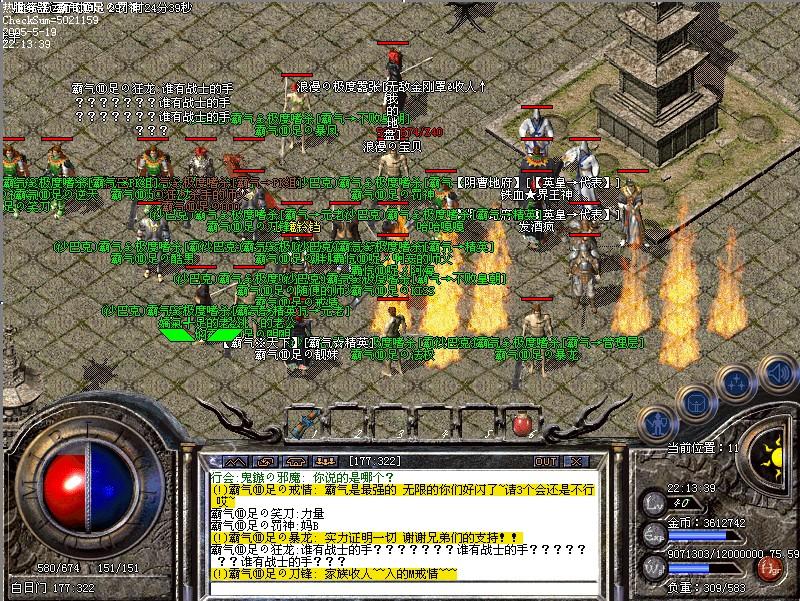Open the skills round button with sparkles
This screenshot has height=601, width=800.
pos(736,380)
